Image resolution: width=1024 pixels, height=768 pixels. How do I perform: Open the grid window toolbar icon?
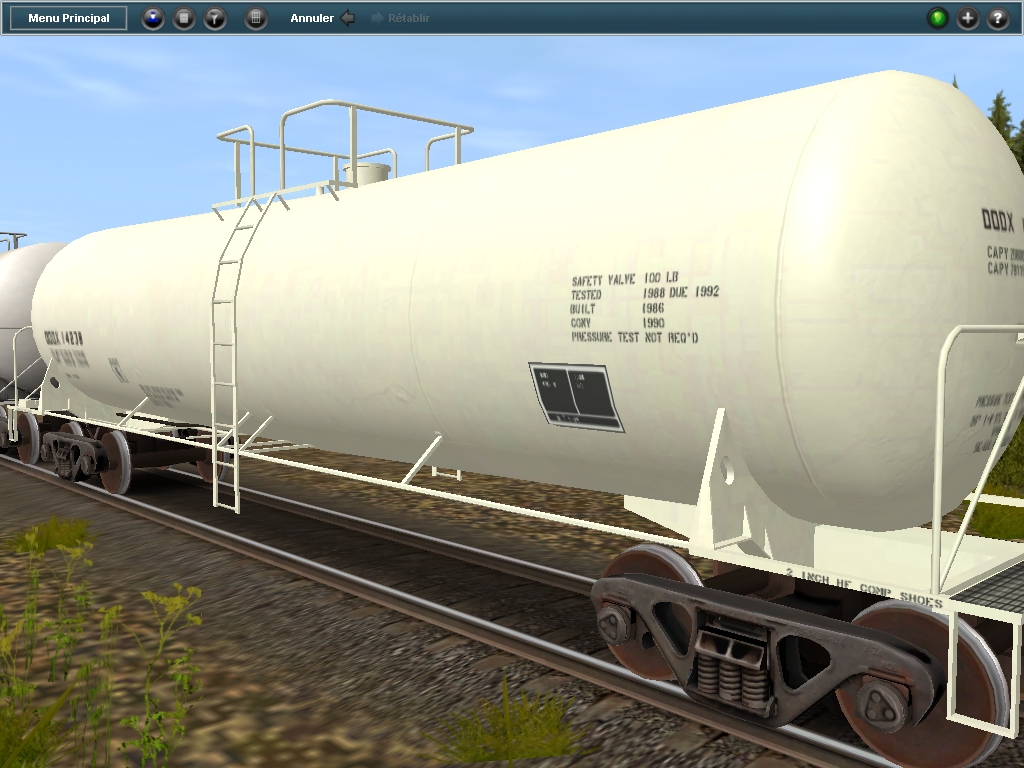(256, 18)
